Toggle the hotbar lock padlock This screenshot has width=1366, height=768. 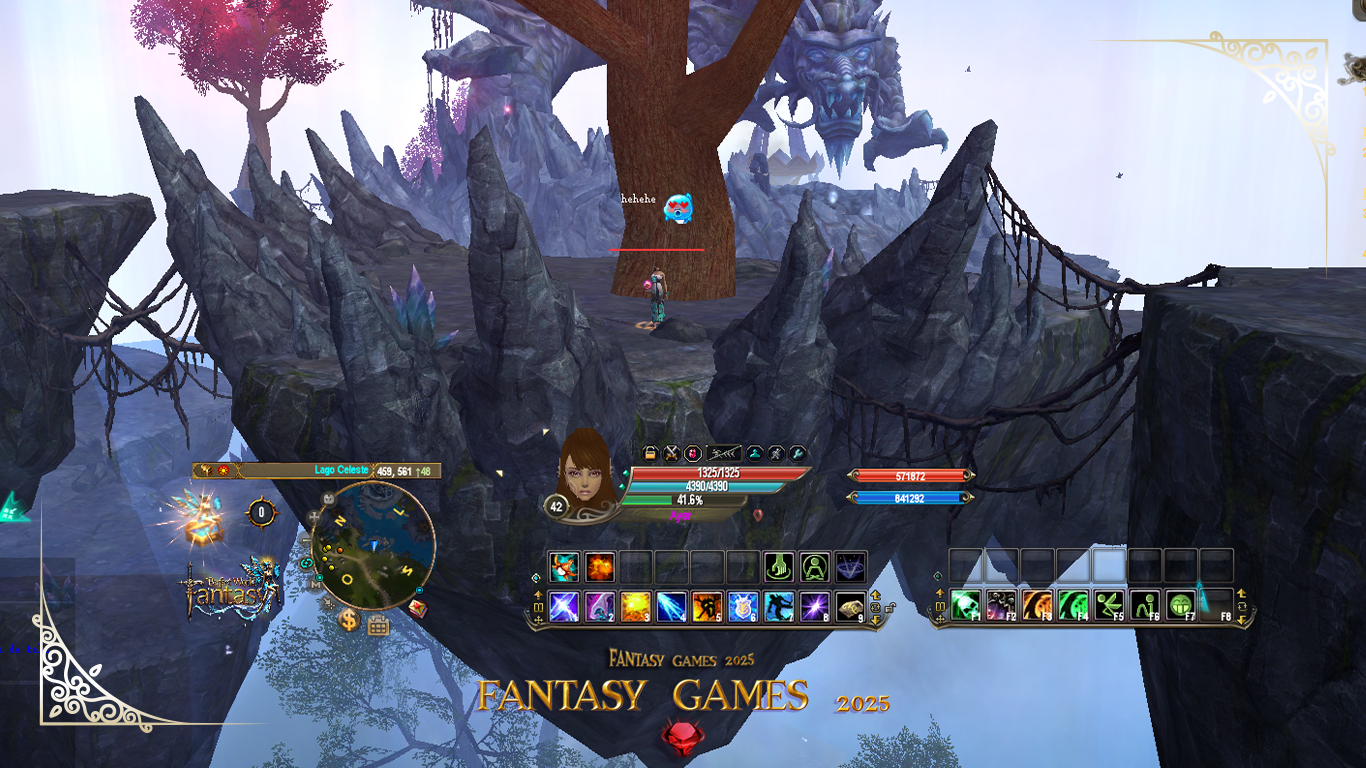(x=890, y=607)
